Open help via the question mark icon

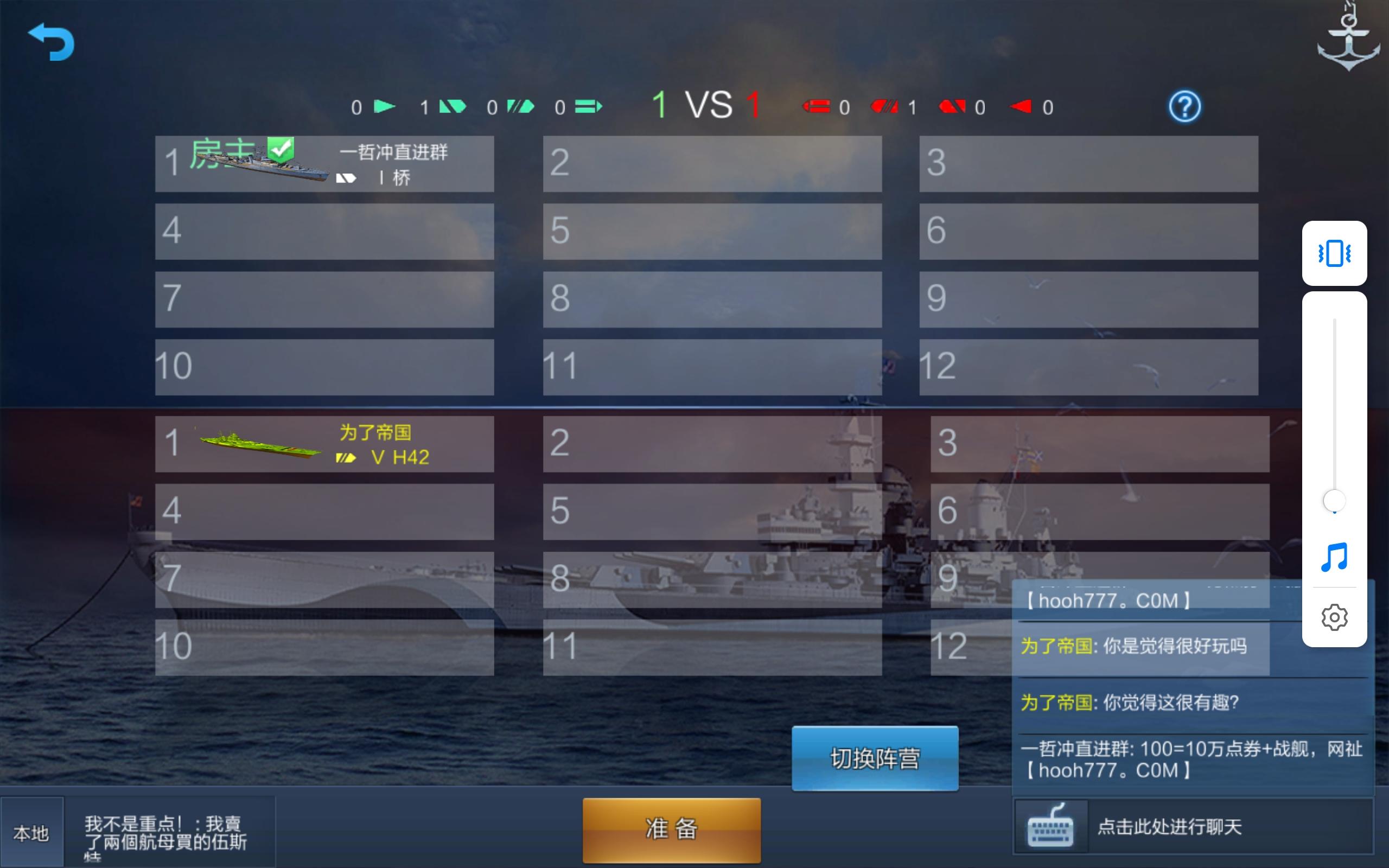[x=1185, y=106]
